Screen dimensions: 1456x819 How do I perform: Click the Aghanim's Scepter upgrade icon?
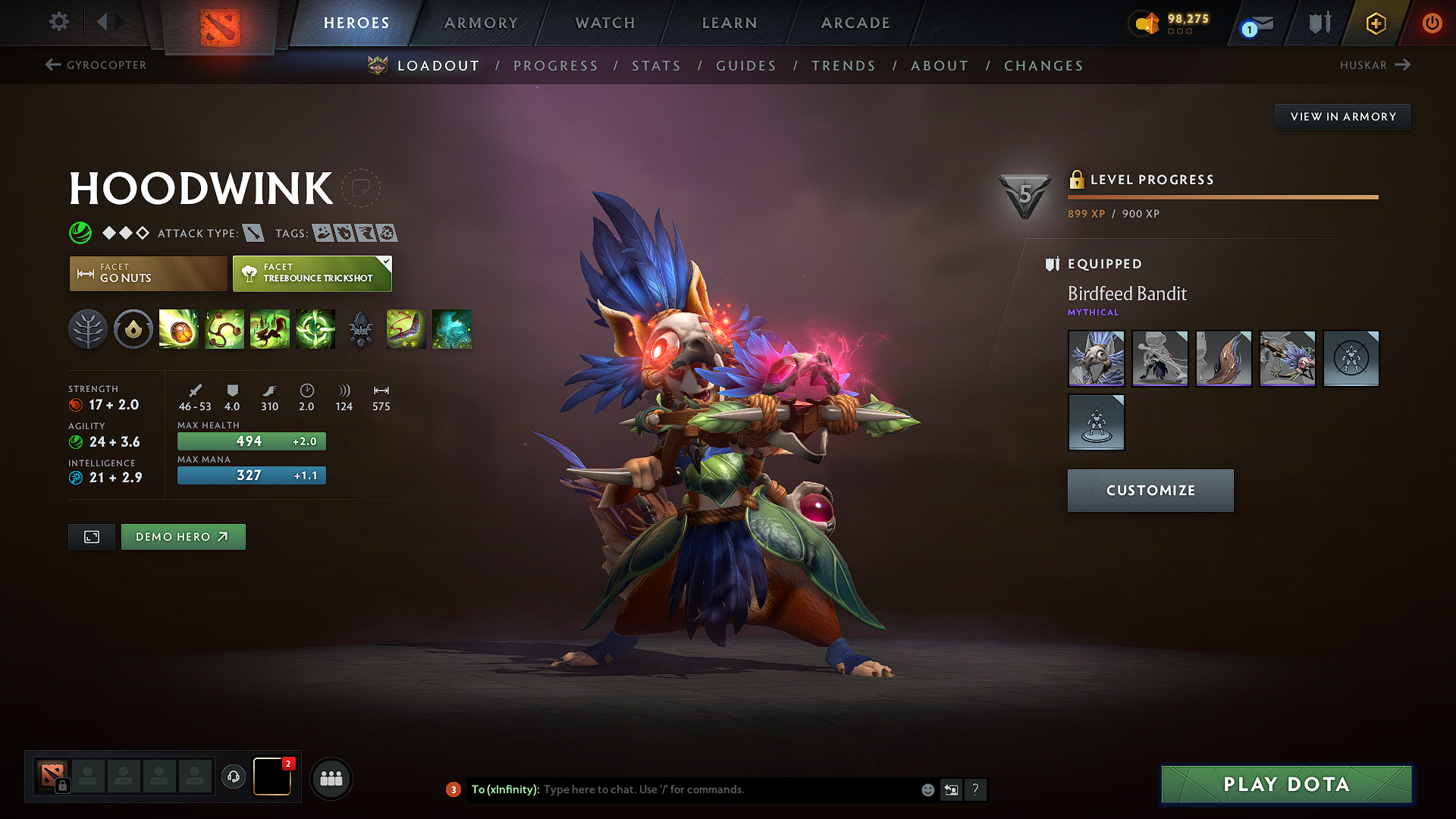[360, 329]
